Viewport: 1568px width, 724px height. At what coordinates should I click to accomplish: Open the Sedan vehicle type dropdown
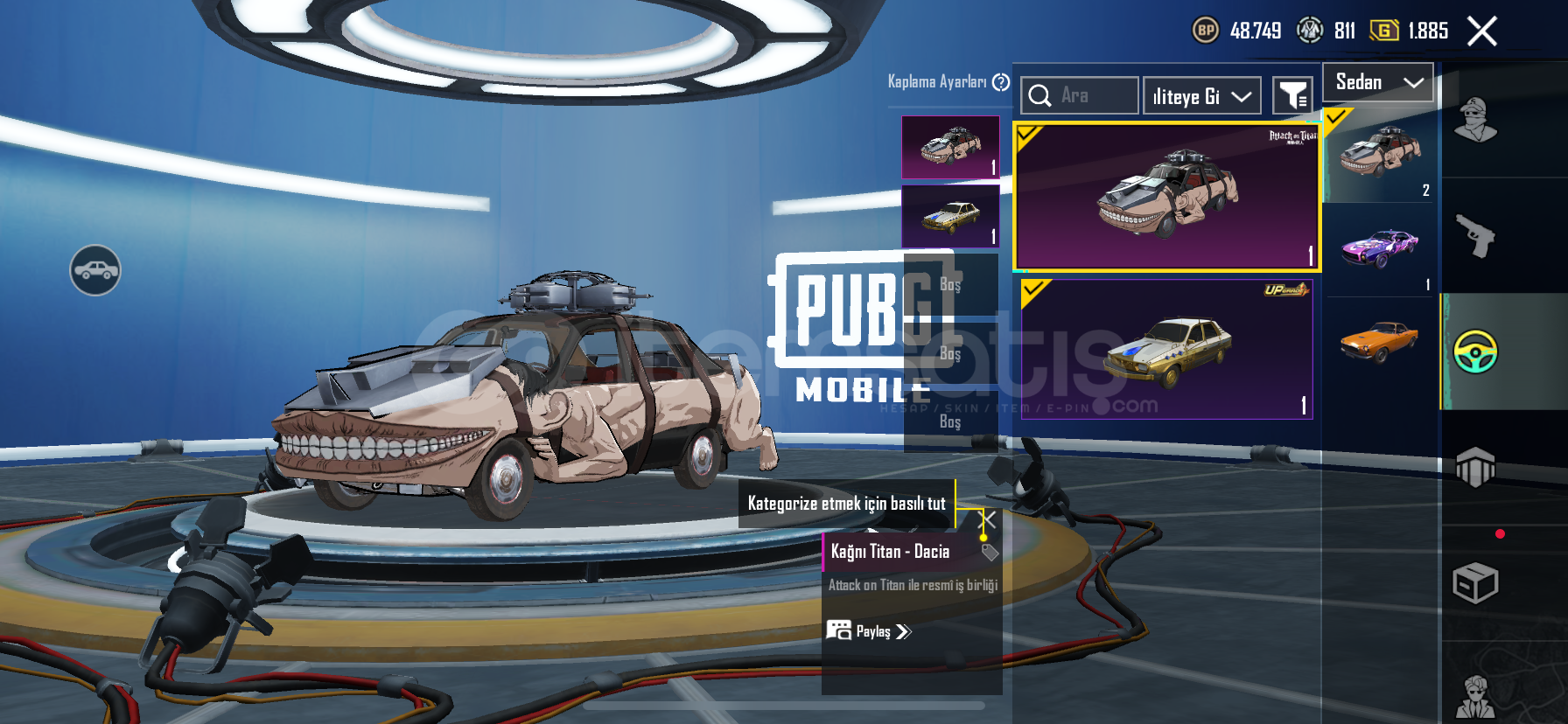click(1378, 82)
